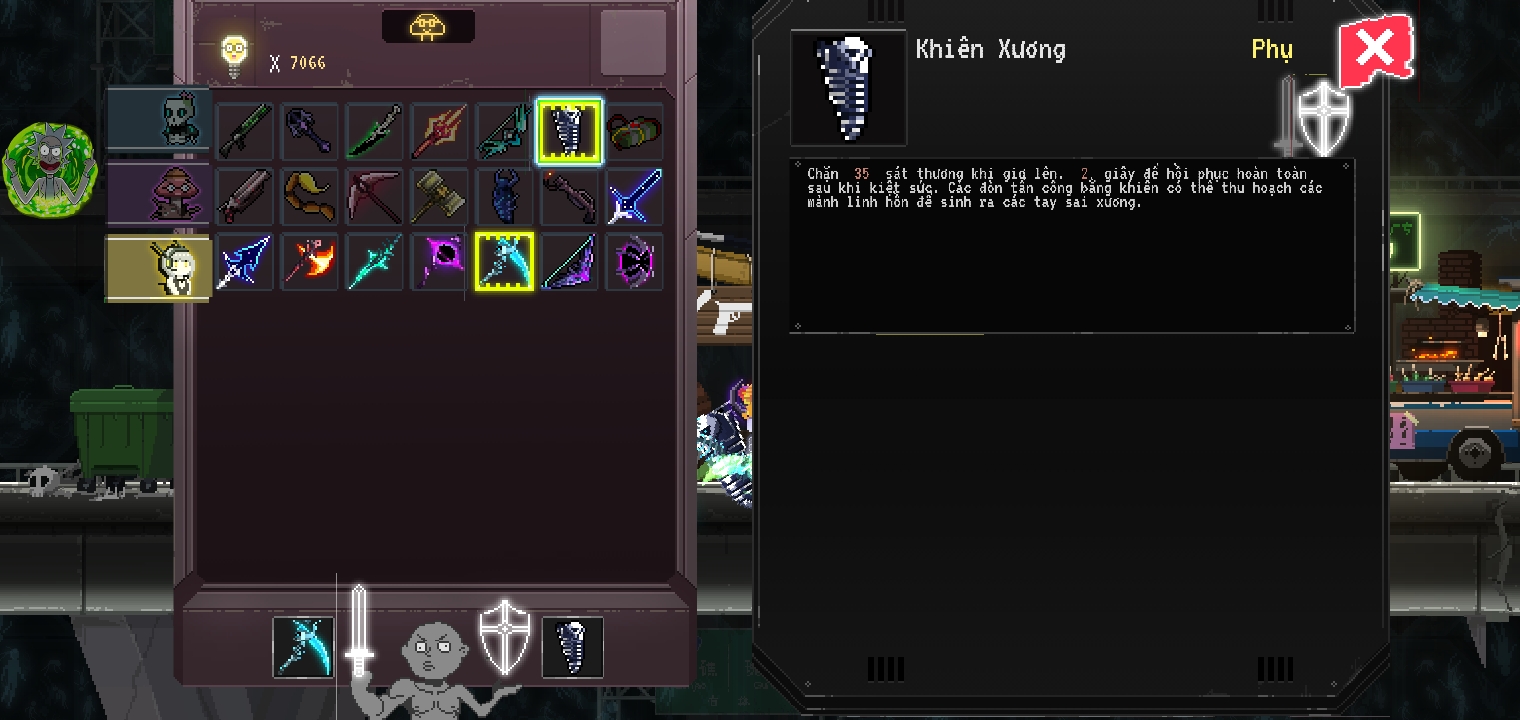Screen dimensions: 1520x720
Task: Select the highlighted crystal polearm weapon
Action: 504,261
